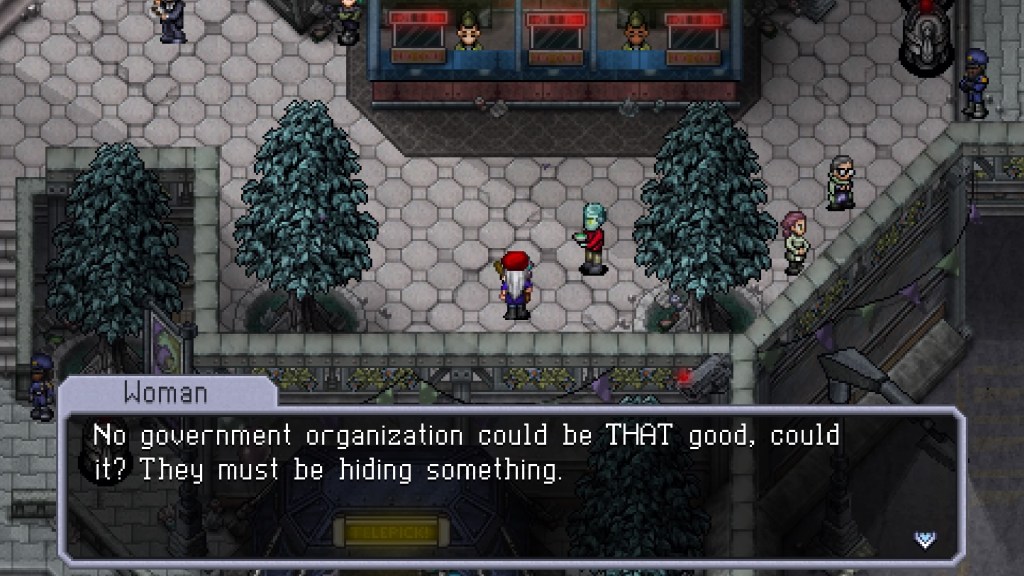This screenshot has height=576, width=1024.
Task: Click the dialogue advance arrow indicator
Action: click(x=925, y=540)
